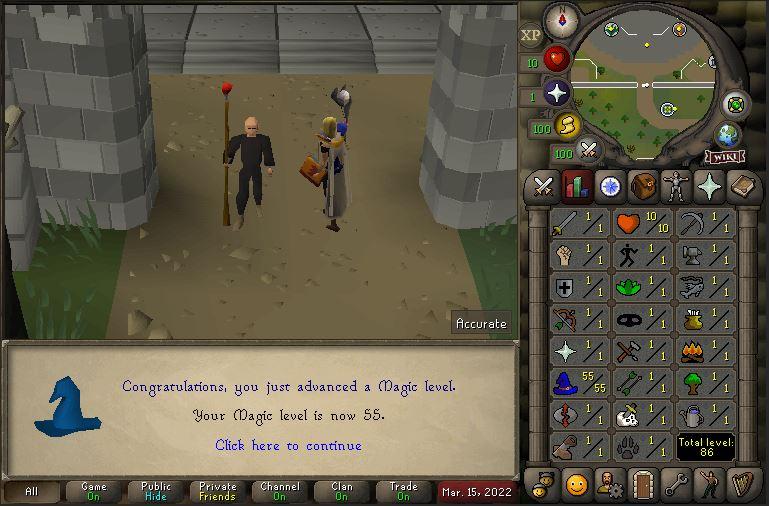Switch to the Magic spellbook tab
This screenshot has width=769, height=506.
coord(741,186)
